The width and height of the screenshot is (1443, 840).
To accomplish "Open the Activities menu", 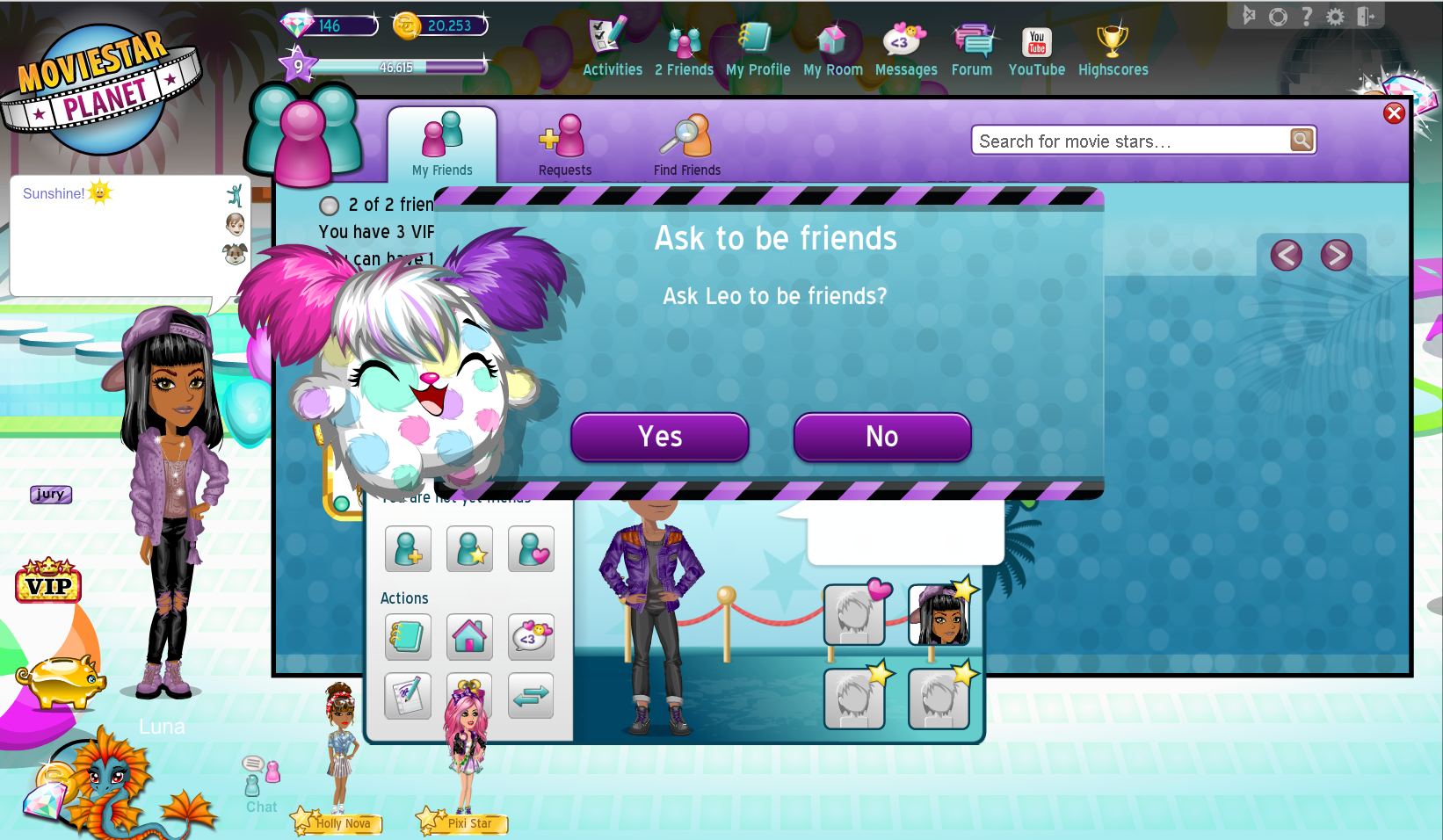I will click(x=612, y=49).
